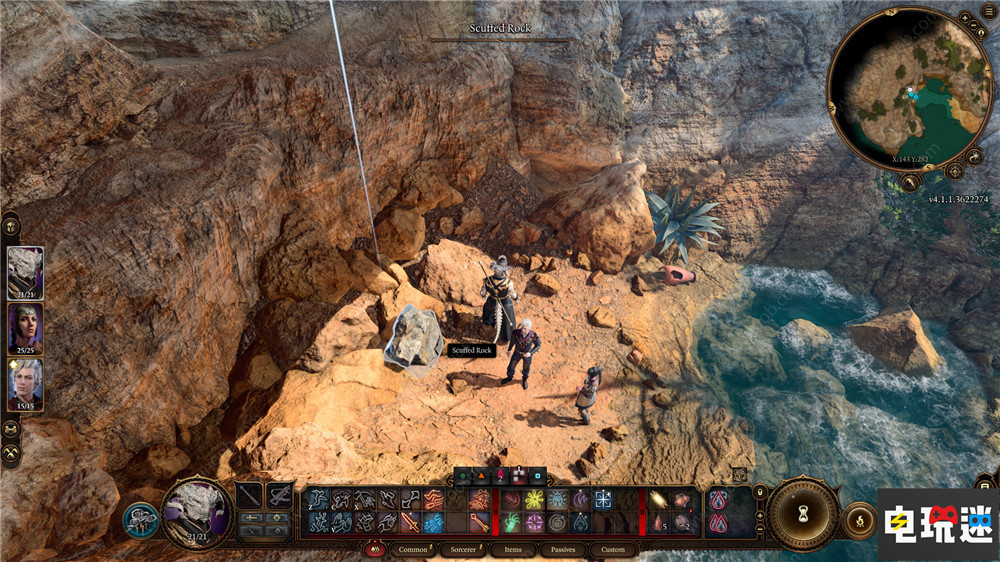Image resolution: width=1000 pixels, height=562 pixels.
Task: Click the hourglass end turn button
Action: 804,514
